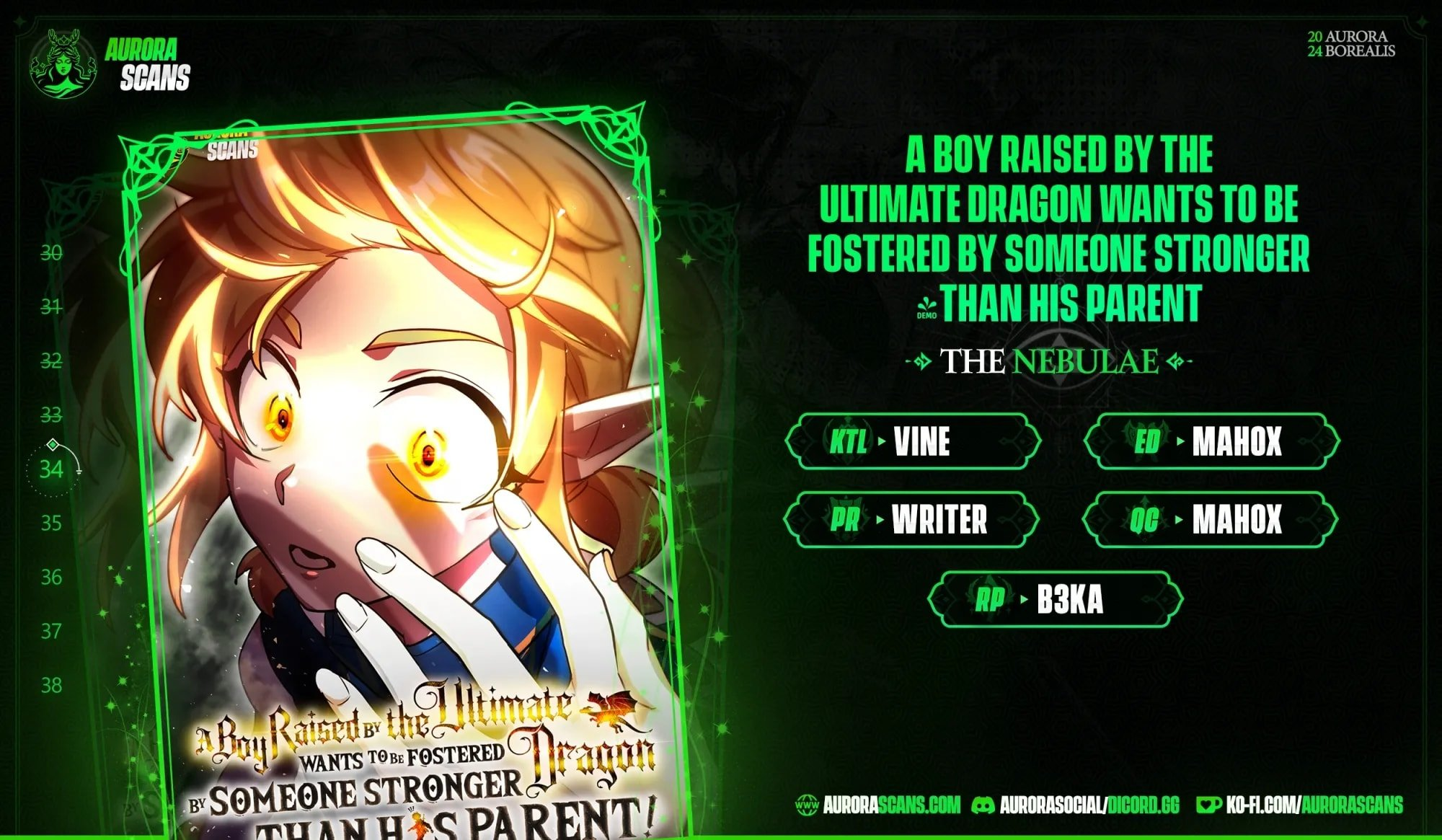Visit the Aurora Discord social link
The height and width of the screenshot is (840, 1442).
[x=1076, y=805]
